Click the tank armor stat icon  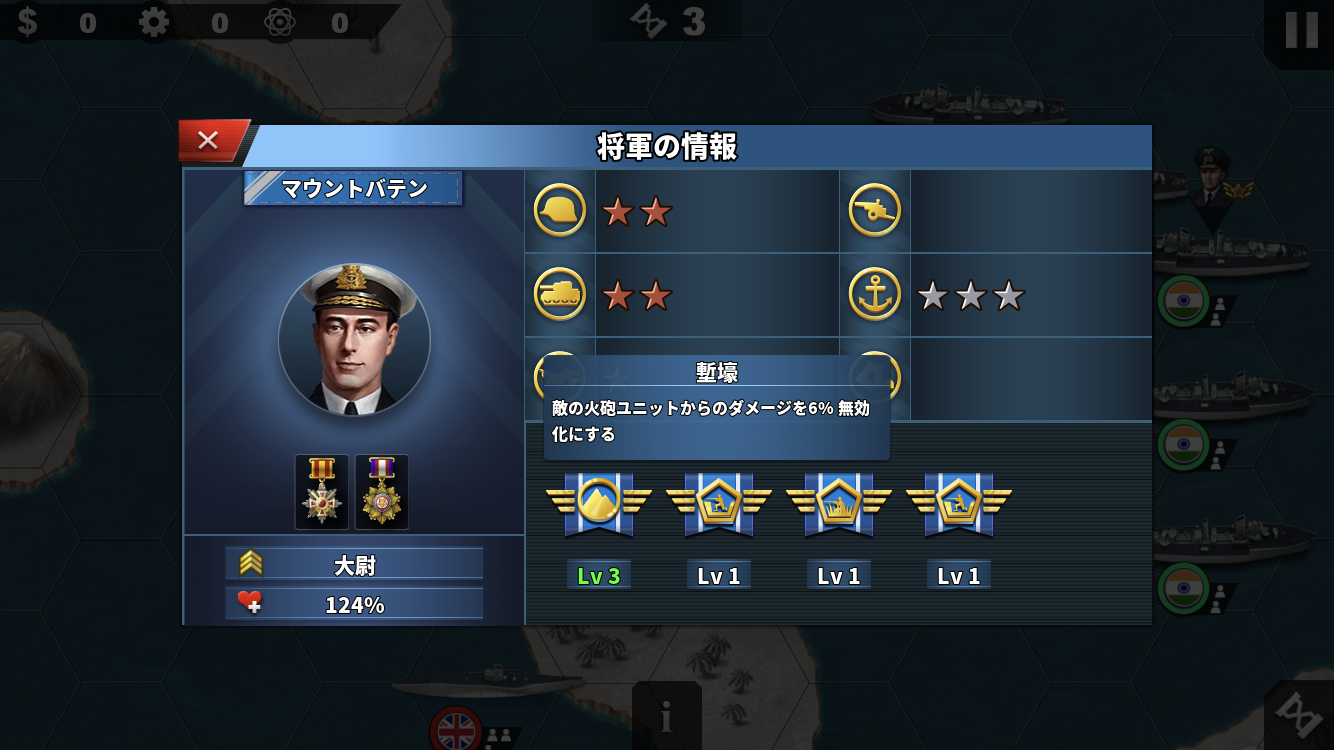[560, 295]
